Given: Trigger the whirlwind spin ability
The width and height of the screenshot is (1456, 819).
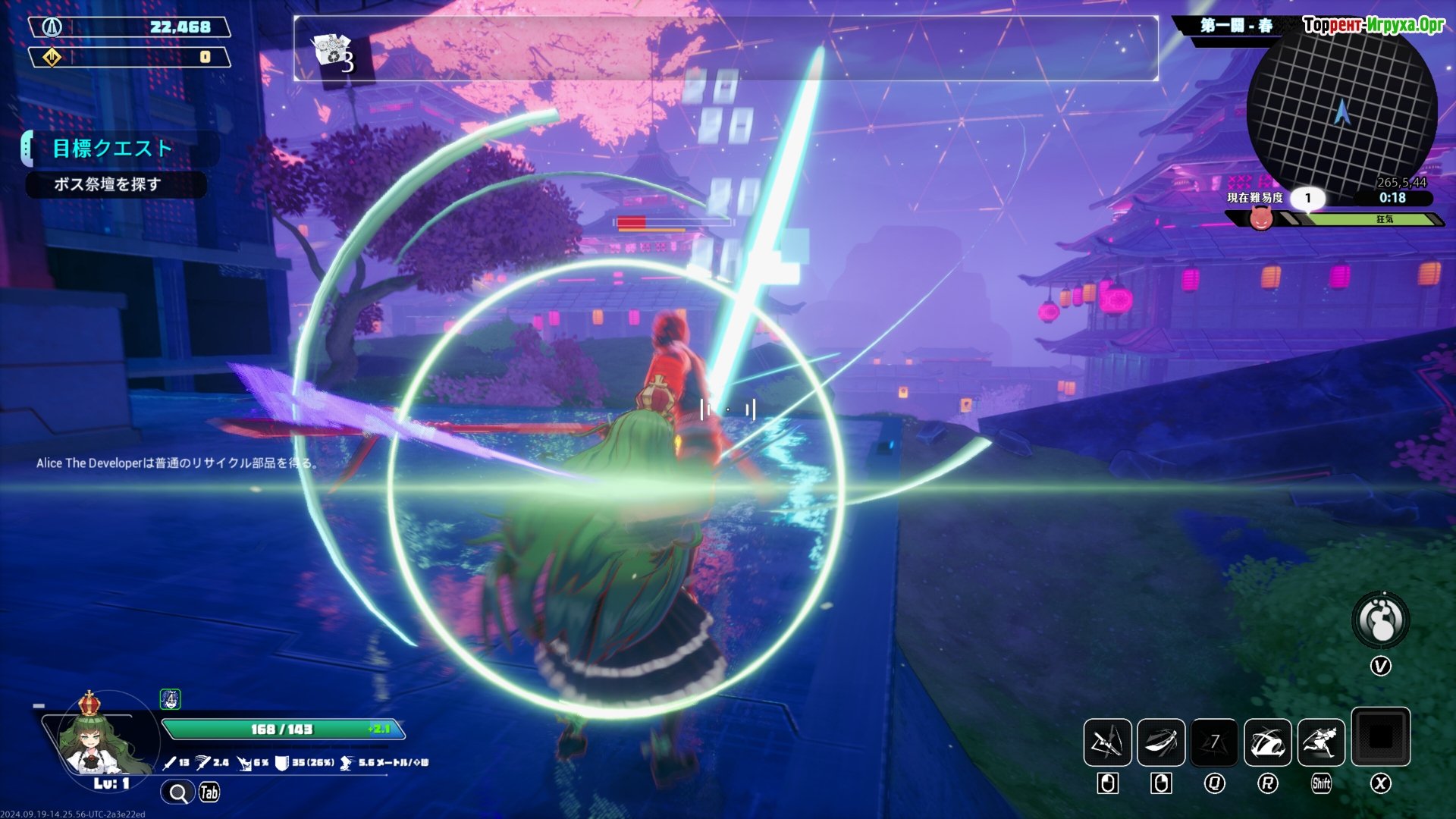Looking at the screenshot, I should (1267, 742).
